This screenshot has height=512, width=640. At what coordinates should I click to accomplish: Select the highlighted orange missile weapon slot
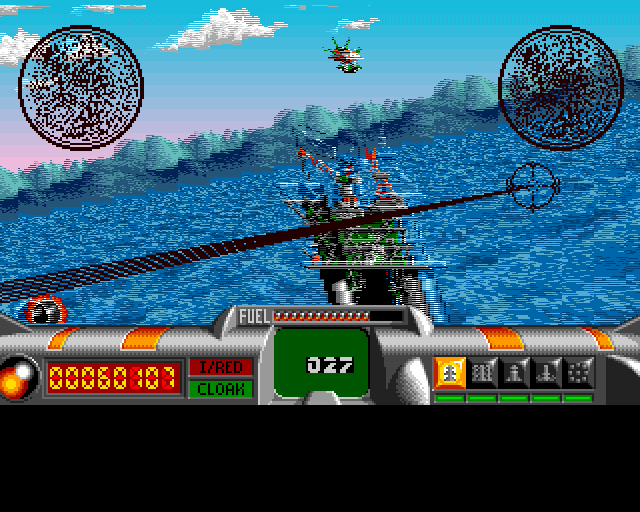click(450, 372)
